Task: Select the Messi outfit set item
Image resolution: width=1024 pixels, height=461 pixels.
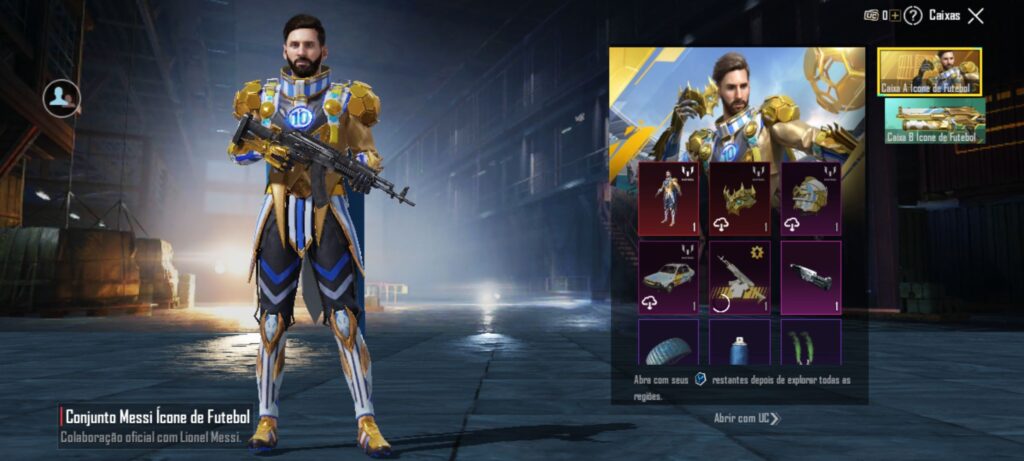Action: [669, 198]
